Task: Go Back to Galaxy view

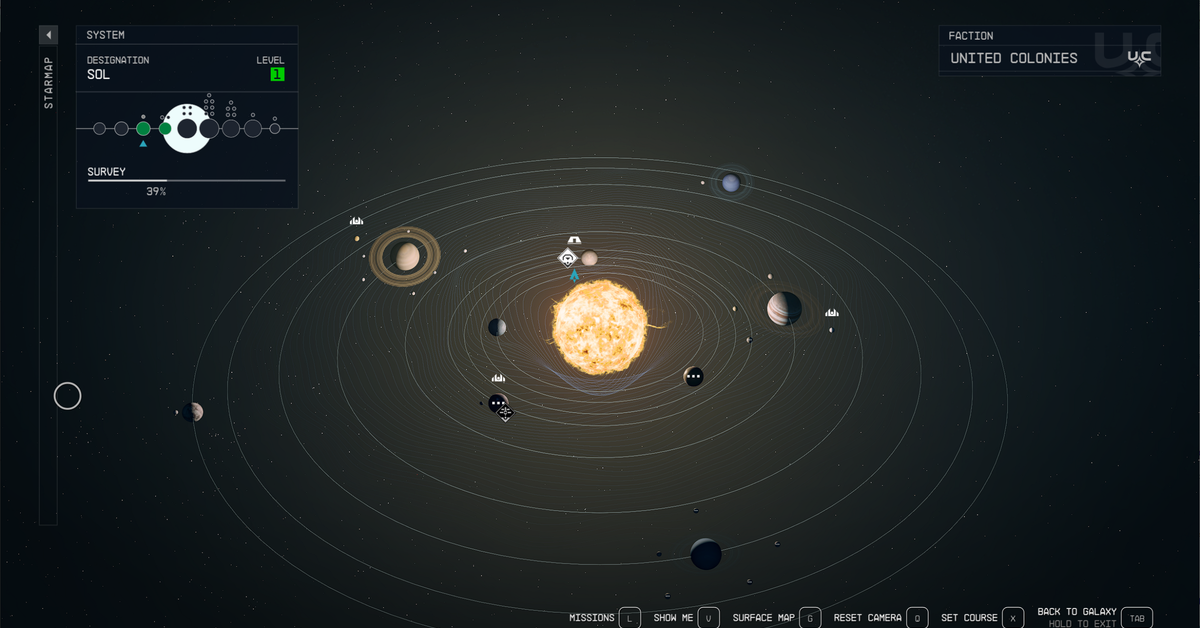Action: (1137, 618)
